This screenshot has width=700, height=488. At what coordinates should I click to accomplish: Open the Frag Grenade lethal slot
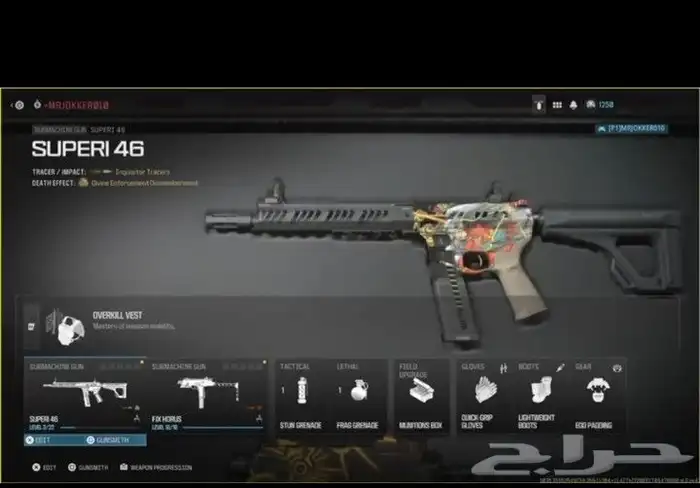pyautogui.click(x=357, y=394)
